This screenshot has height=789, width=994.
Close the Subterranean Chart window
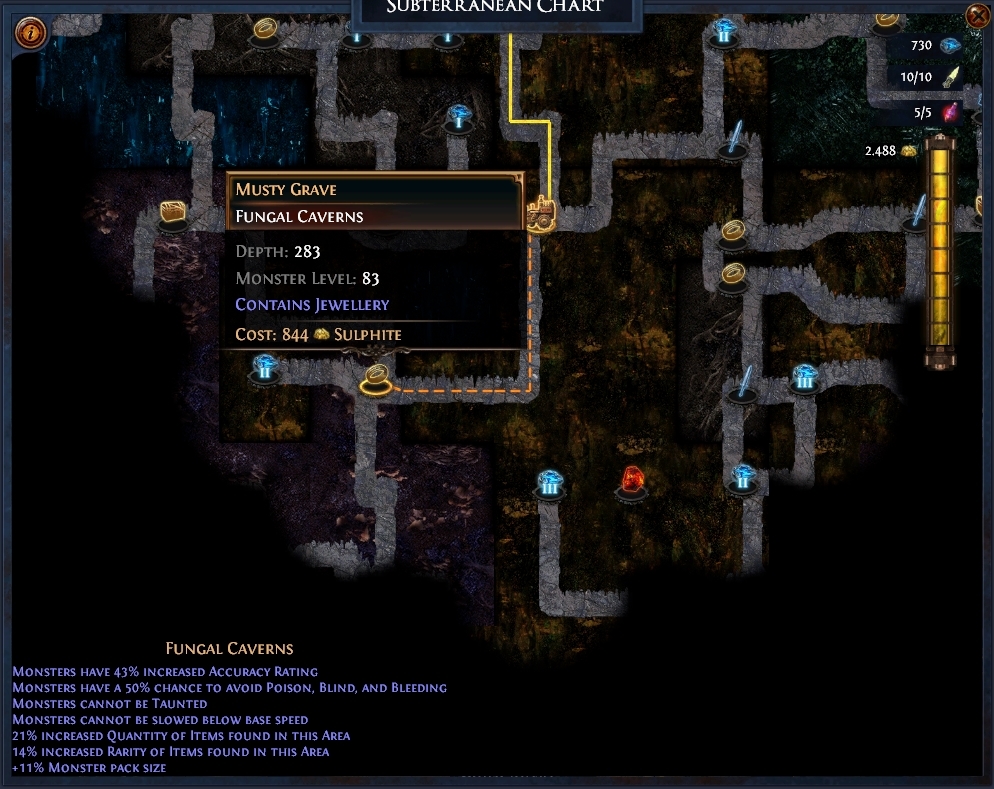[977, 16]
